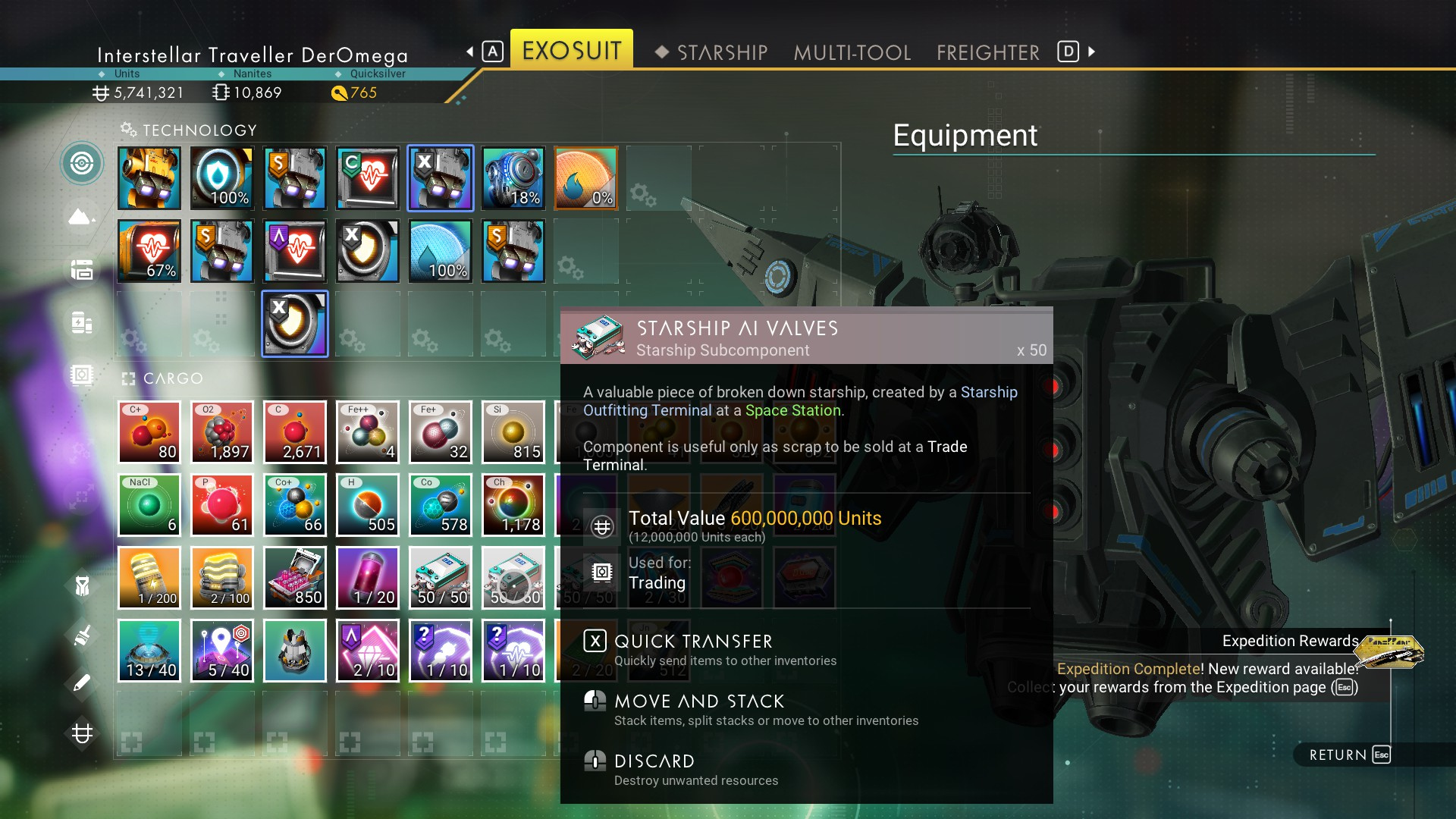This screenshot has width=1456, height=819.
Task: Select the Silicate Powder stack of 815
Action: [x=513, y=432]
